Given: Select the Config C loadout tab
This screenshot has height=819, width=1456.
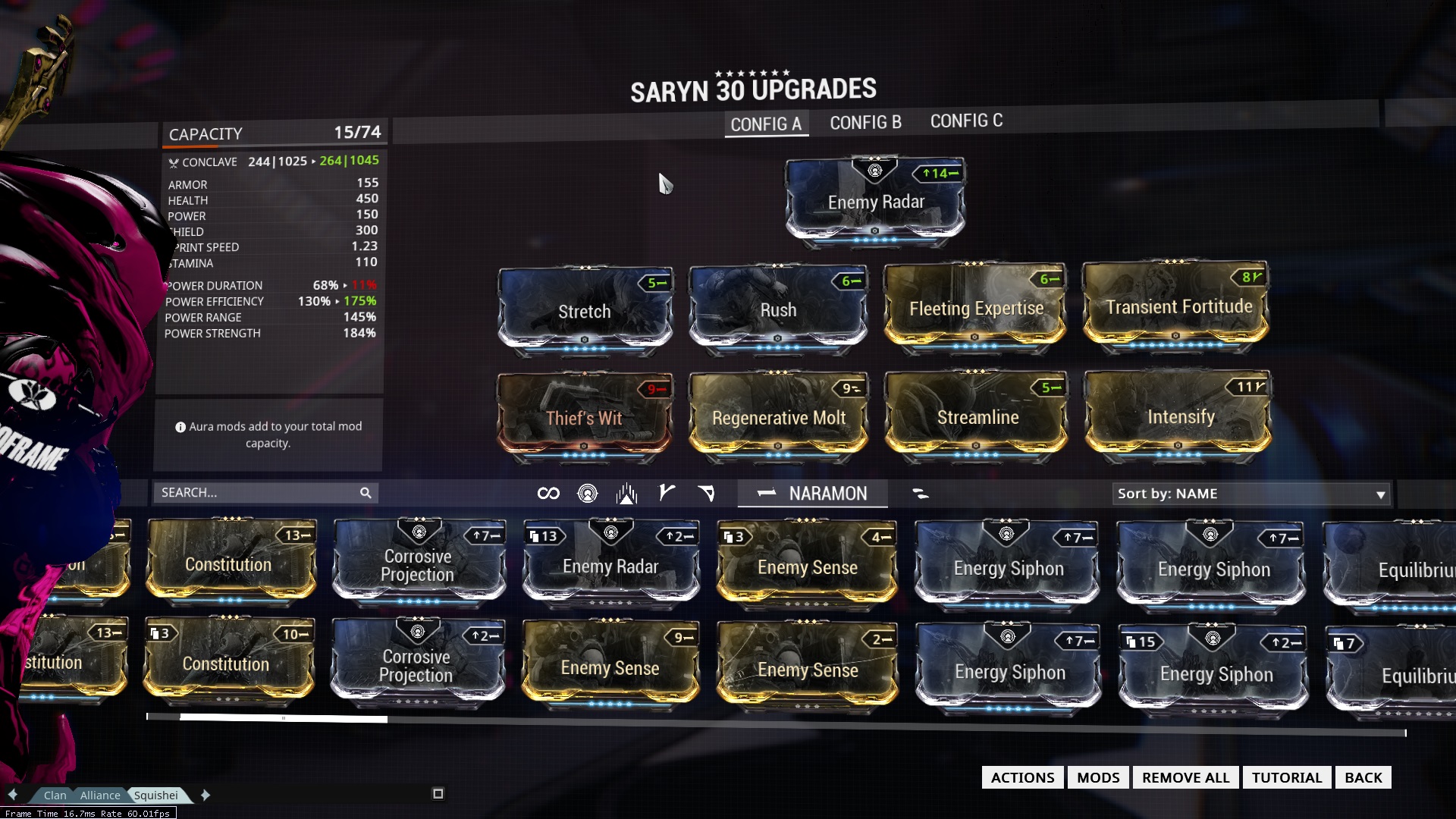Looking at the screenshot, I should point(966,121).
